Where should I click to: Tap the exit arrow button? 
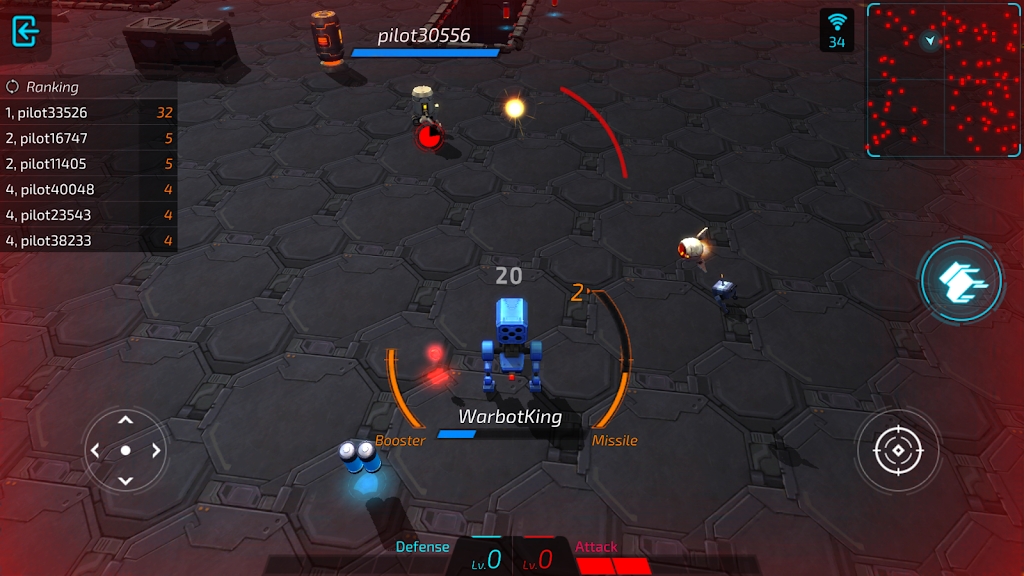tap(25, 30)
